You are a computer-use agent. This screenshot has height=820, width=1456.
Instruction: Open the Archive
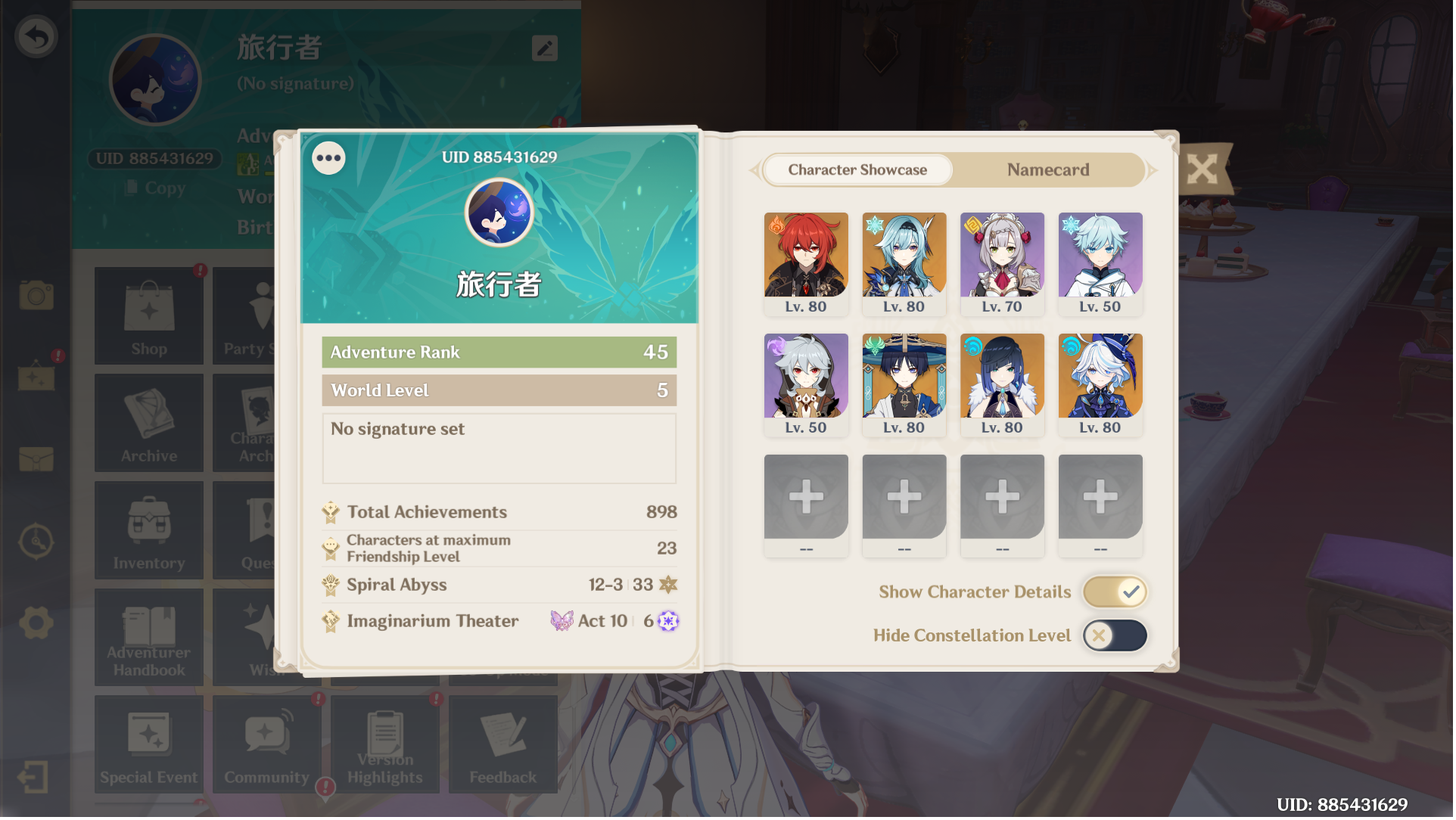[148, 422]
